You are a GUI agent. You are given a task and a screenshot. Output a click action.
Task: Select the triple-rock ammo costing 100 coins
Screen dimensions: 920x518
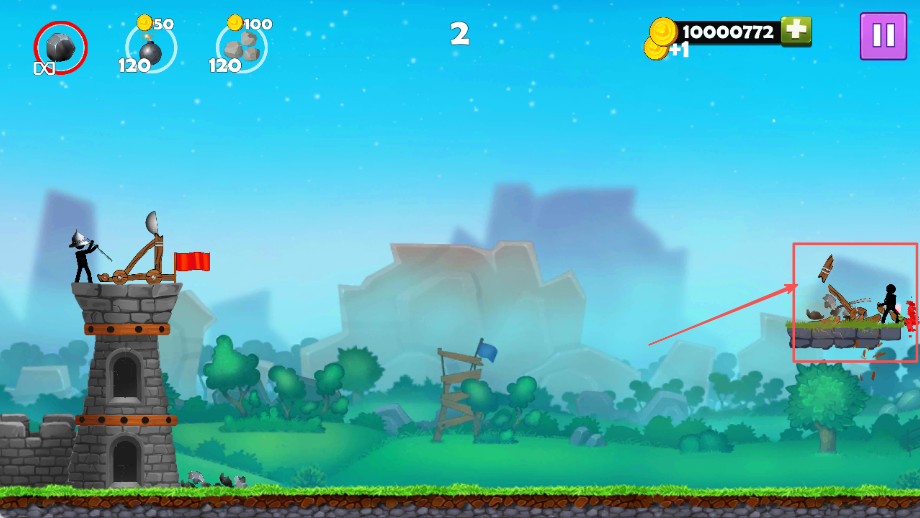tap(241, 47)
